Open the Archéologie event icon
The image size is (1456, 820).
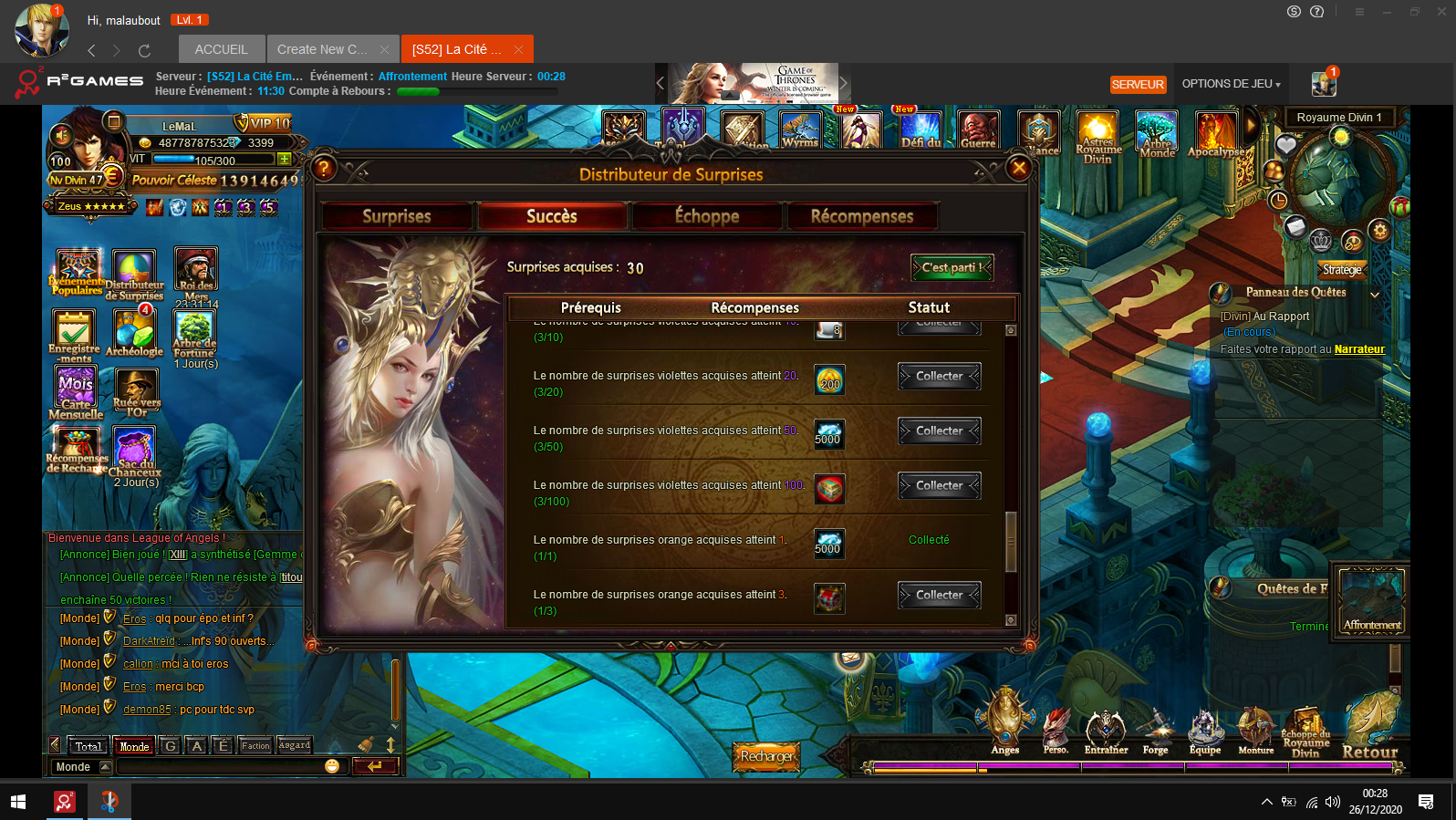(x=134, y=332)
